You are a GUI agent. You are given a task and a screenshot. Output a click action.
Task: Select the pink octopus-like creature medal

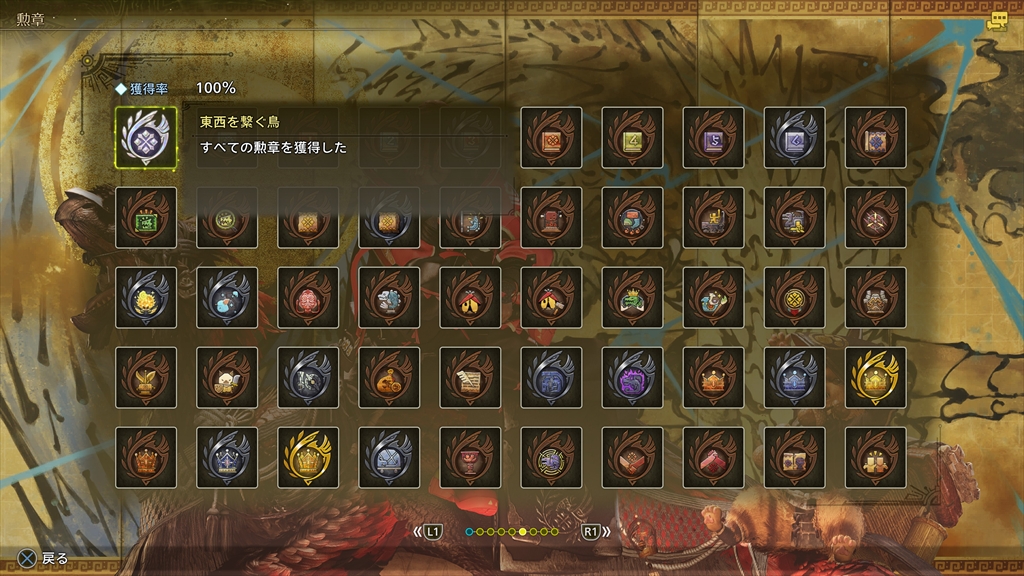click(x=308, y=297)
